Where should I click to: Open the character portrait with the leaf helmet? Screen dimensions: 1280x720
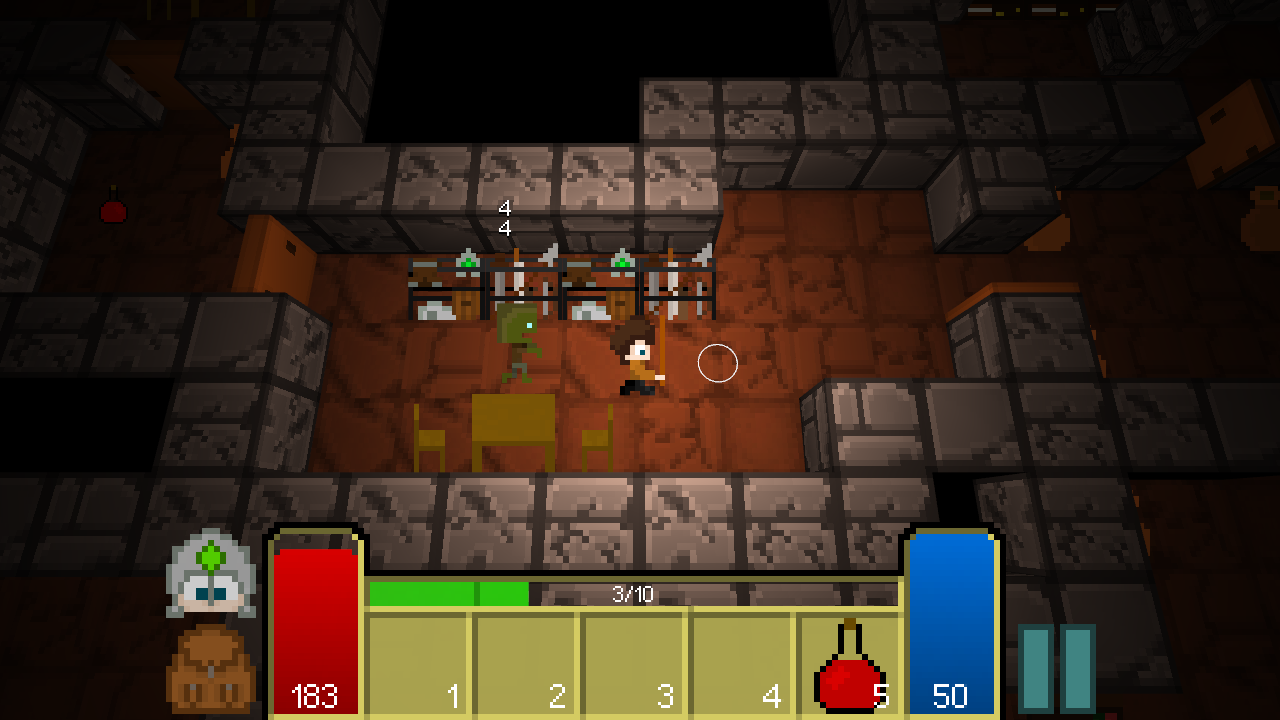[x=210, y=573]
